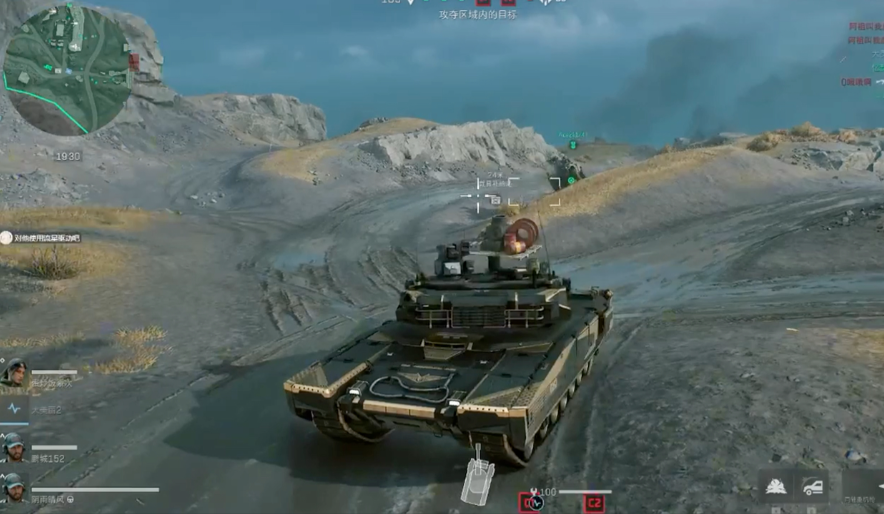The image size is (884, 514).
Task: Activate the vehicle ability icon
Action: click(x=811, y=487)
